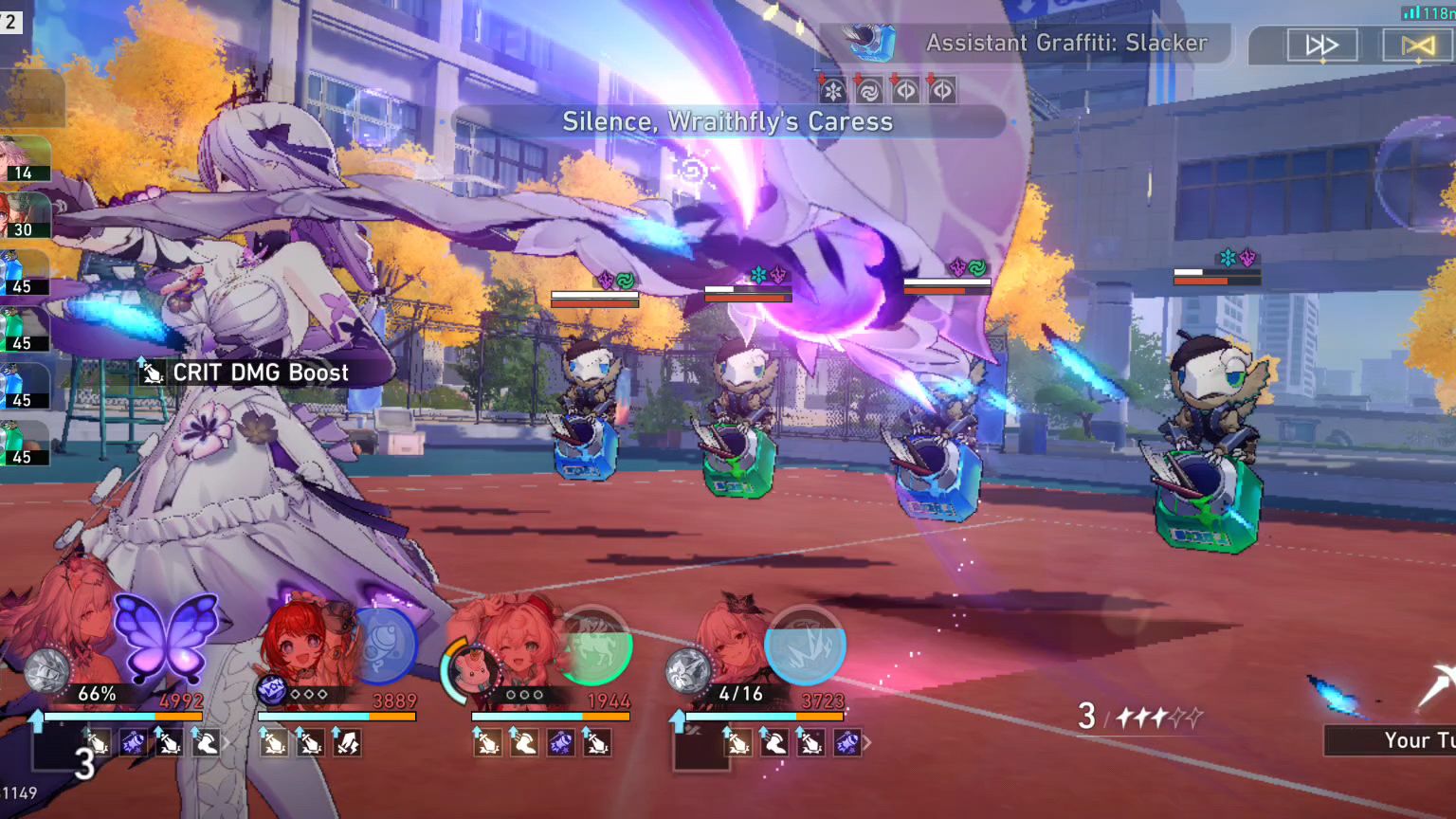Toggle the battle speed-up button
This screenshot has width=1456, height=819.
(1321, 45)
